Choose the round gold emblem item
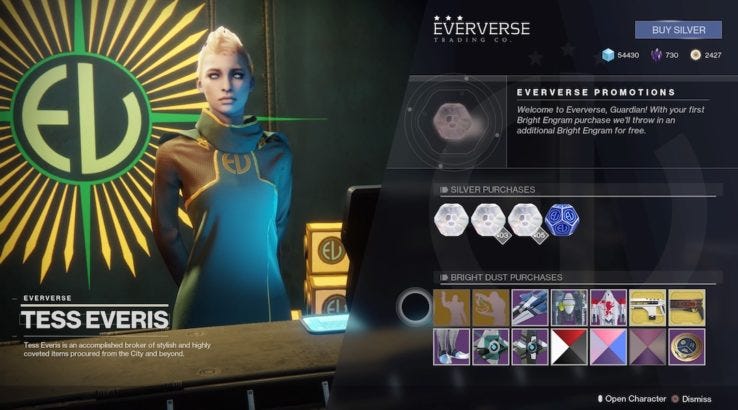 pyautogui.click(x=685, y=346)
